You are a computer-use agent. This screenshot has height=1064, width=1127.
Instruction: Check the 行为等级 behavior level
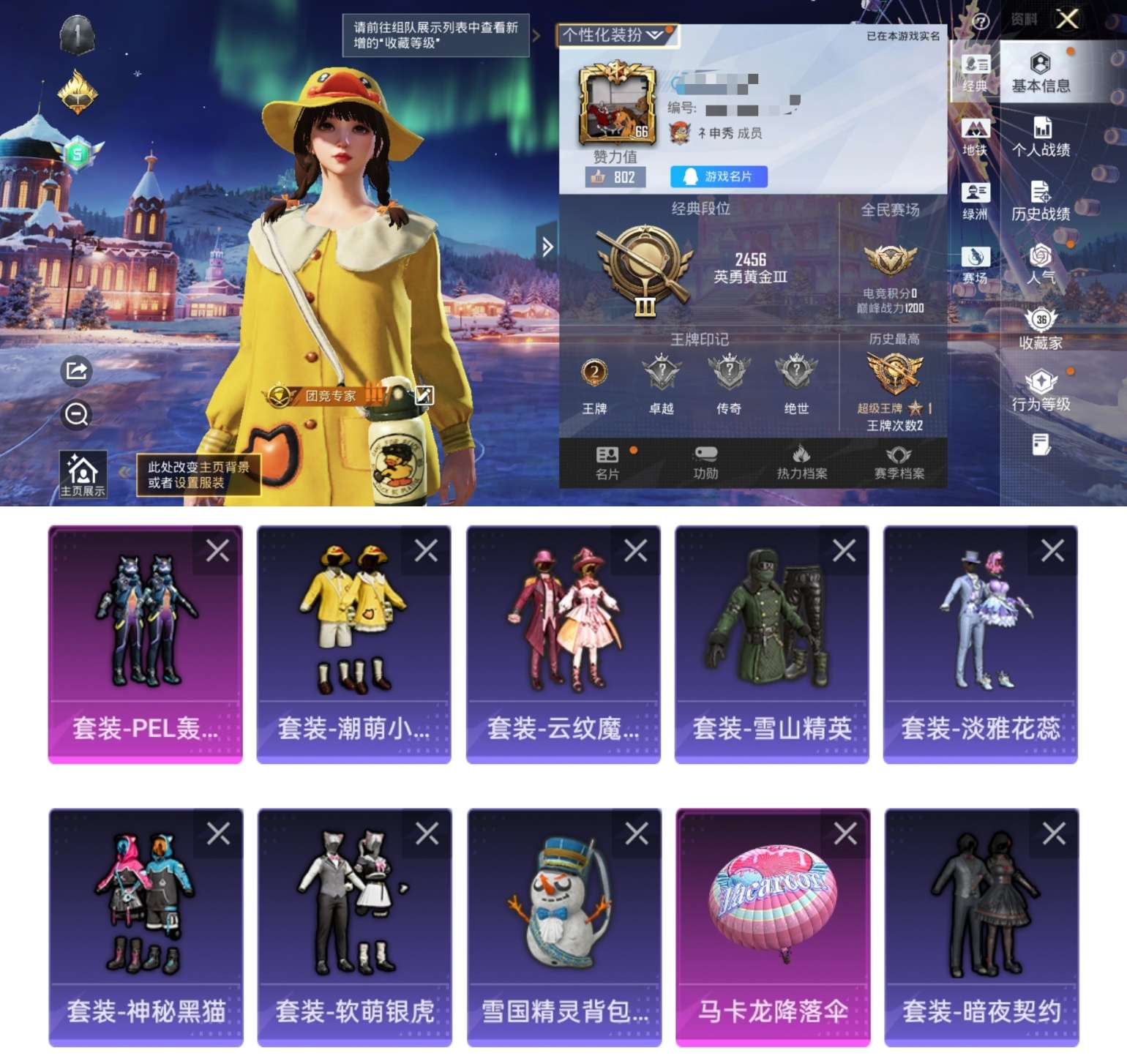[x=1041, y=390]
